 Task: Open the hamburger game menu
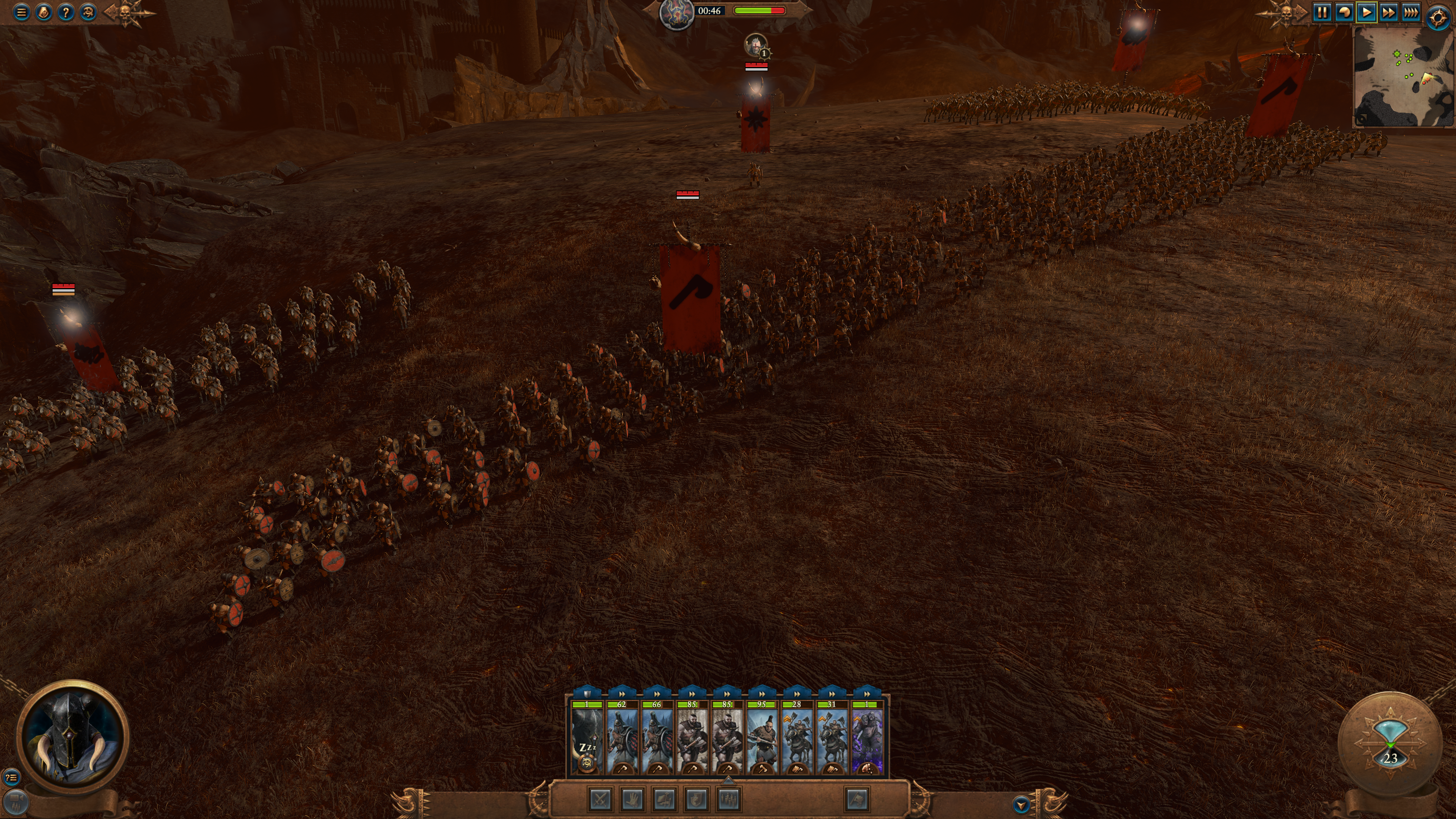[x=22, y=12]
